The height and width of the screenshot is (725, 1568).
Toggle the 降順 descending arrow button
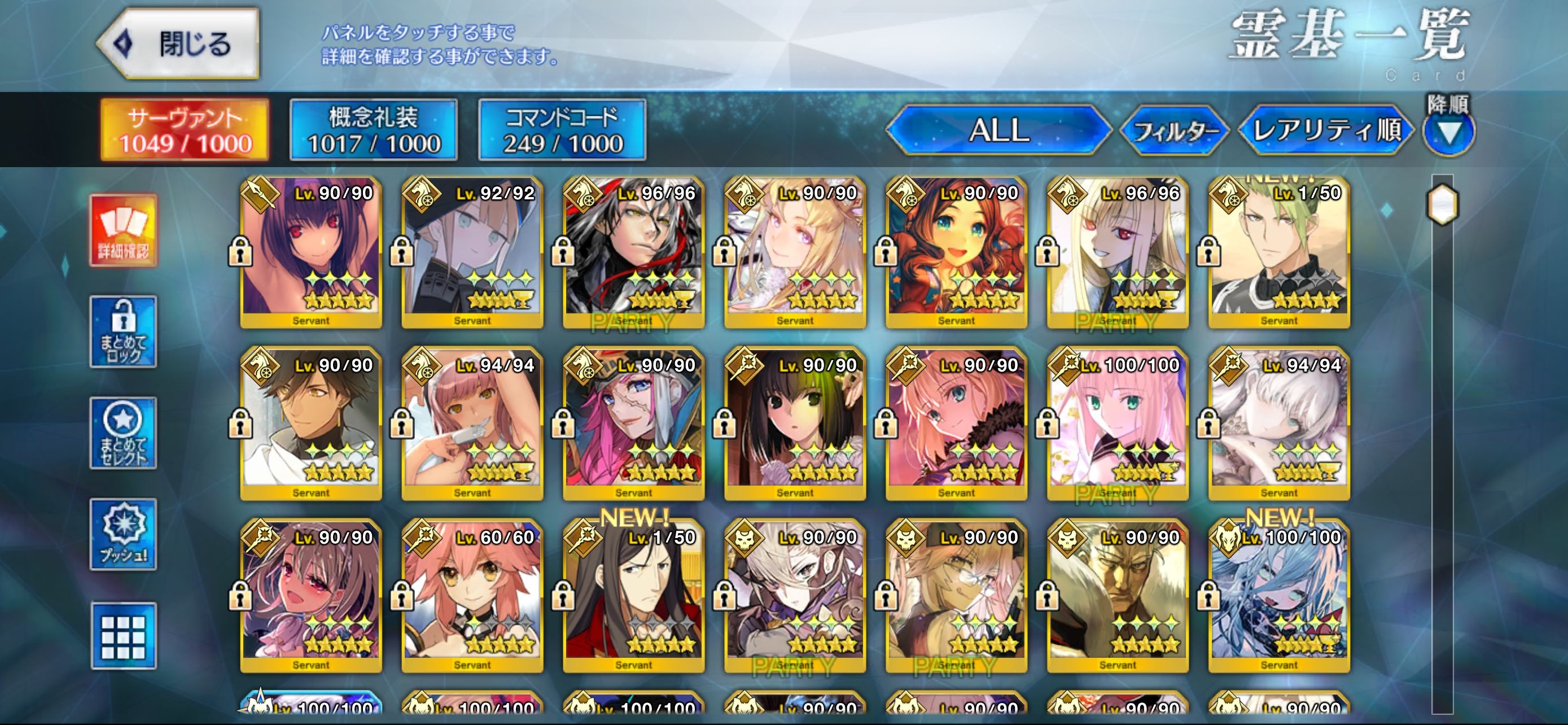click(1449, 132)
